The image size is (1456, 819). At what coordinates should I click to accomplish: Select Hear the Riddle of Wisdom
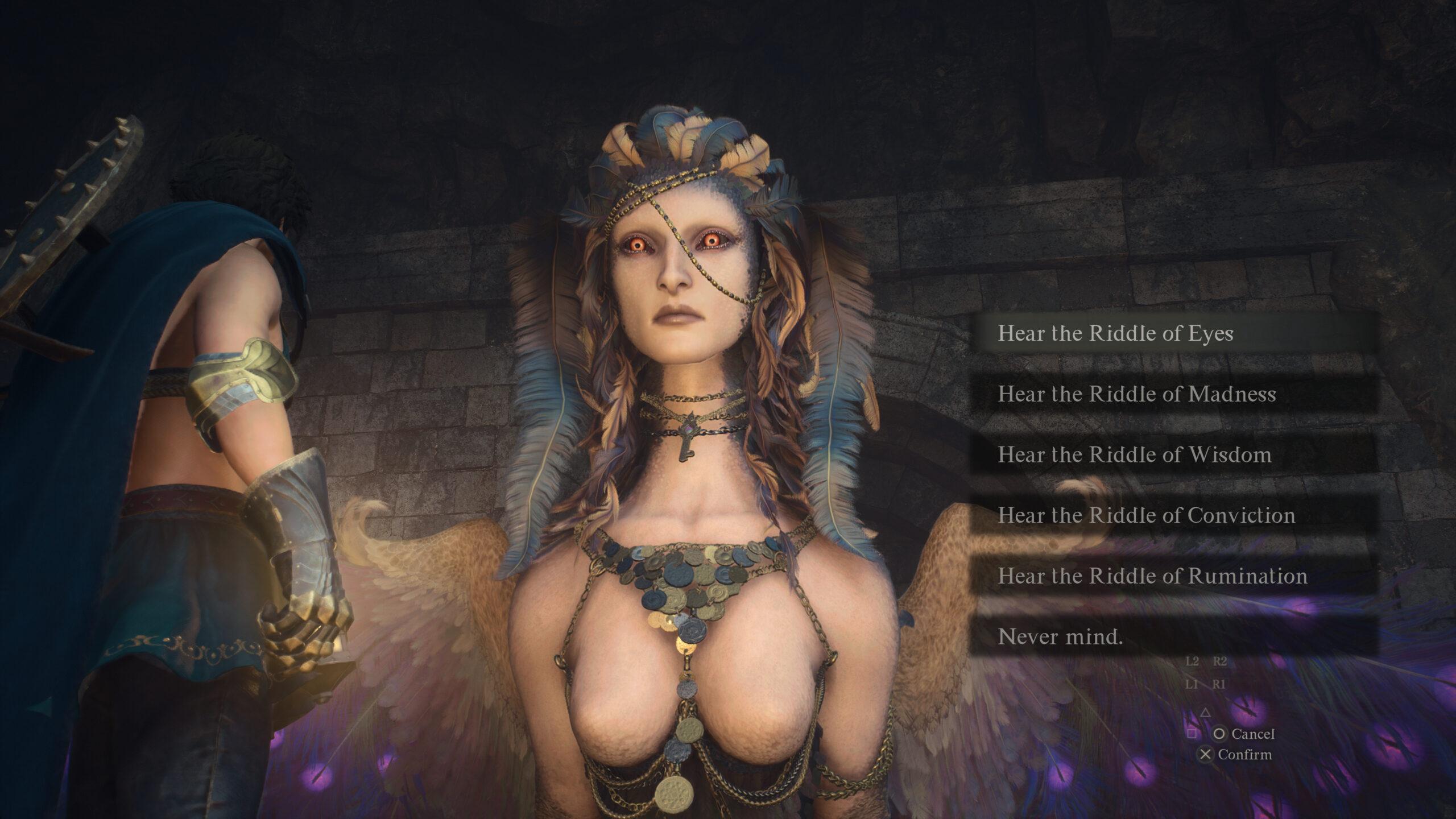click(x=1135, y=455)
